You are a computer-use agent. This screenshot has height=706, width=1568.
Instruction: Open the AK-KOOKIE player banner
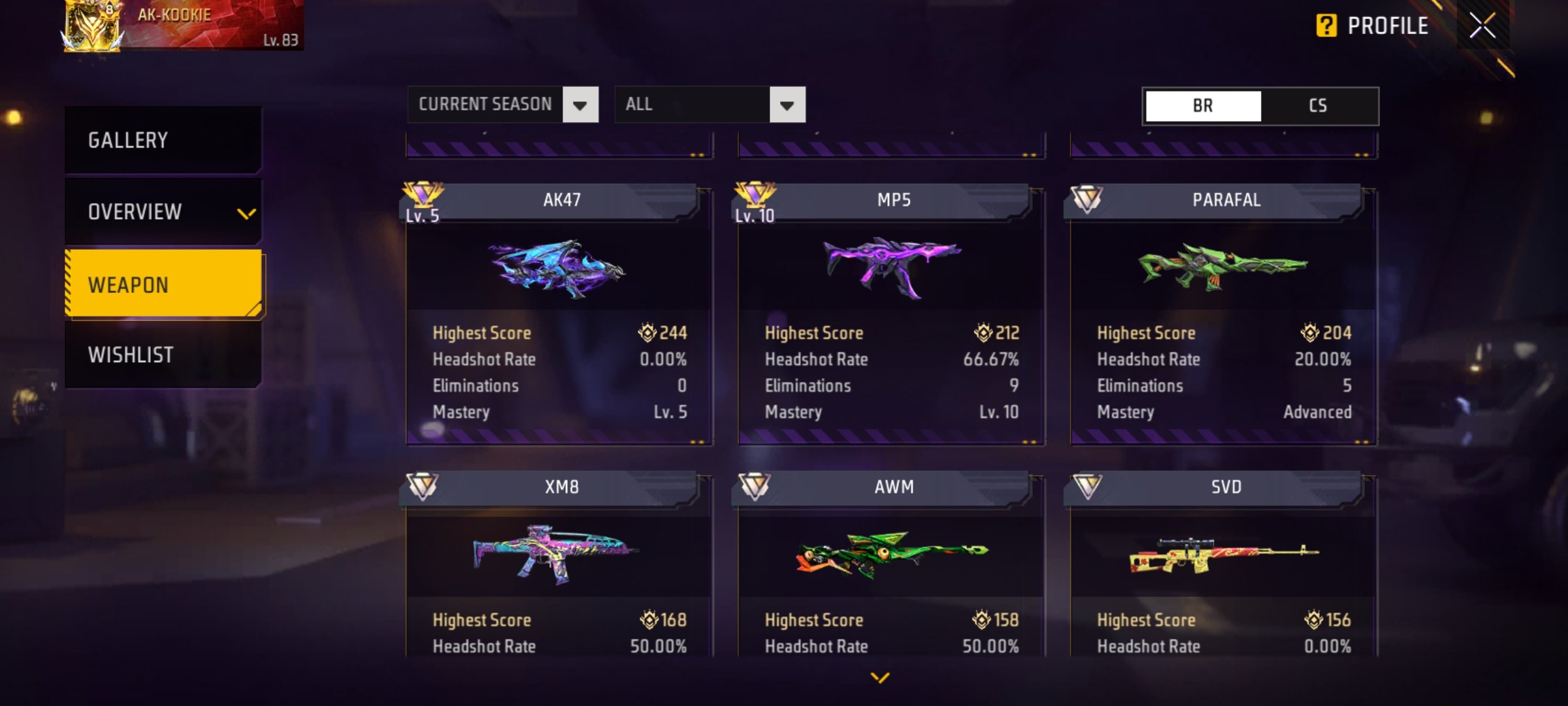183,26
